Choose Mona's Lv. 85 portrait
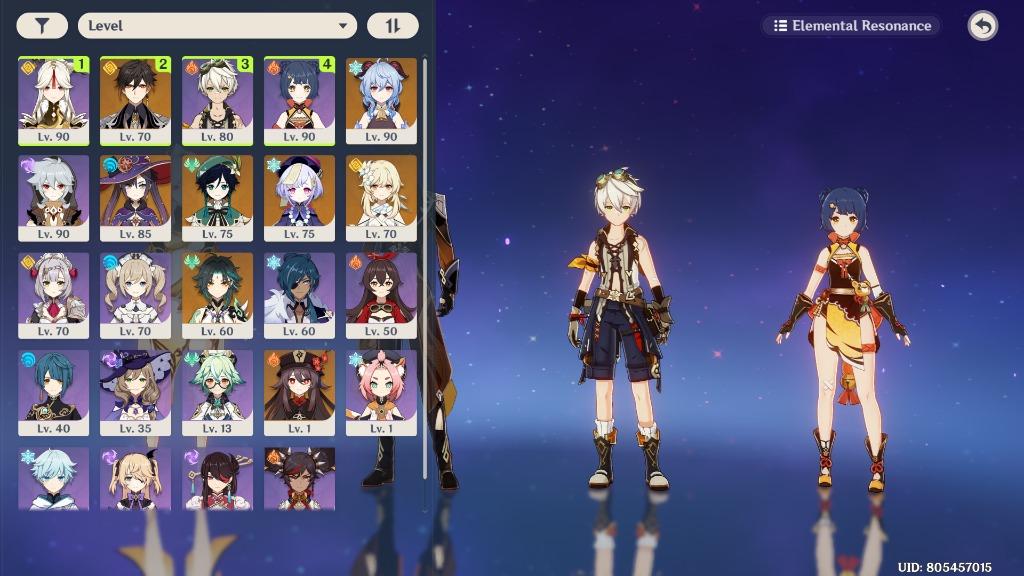This screenshot has width=1024, height=576. (135, 197)
